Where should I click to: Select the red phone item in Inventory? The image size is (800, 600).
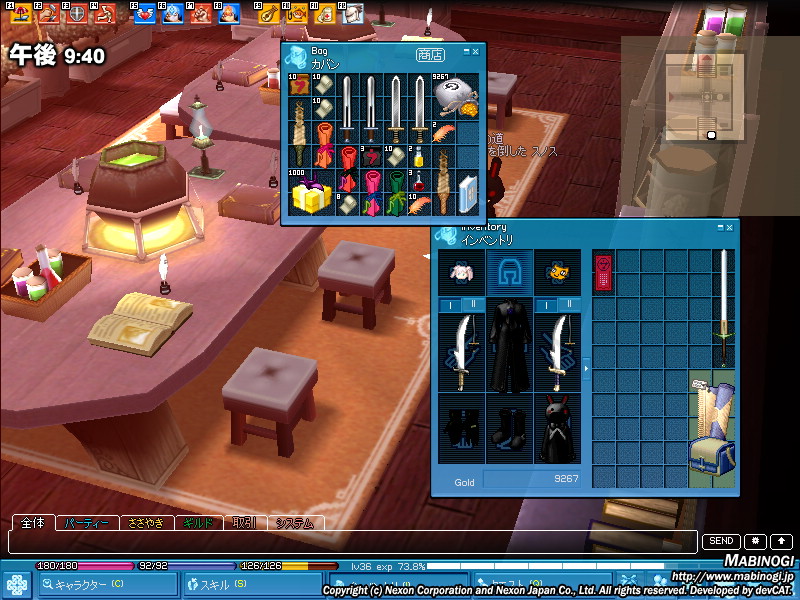603,273
